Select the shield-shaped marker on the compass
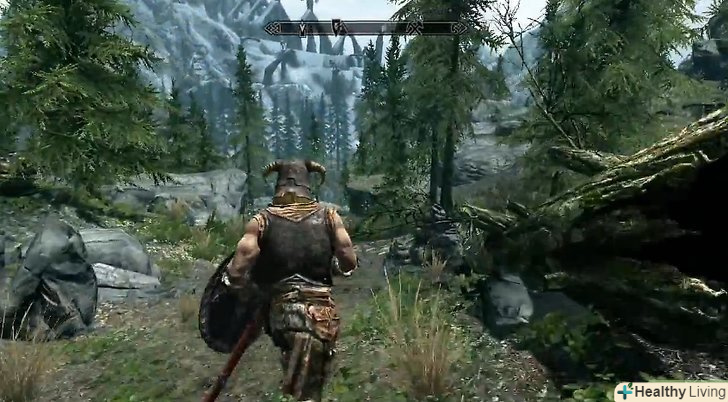The height and width of the screenshot is (402, 728). [x=339, y=28]
